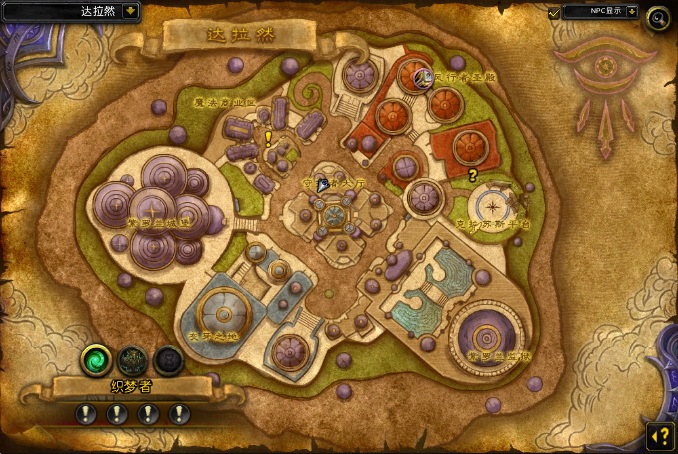Screen dimensions: 678x454
Task: Click the yellow question mark quest marker
Action: click(x=472, y=175)
